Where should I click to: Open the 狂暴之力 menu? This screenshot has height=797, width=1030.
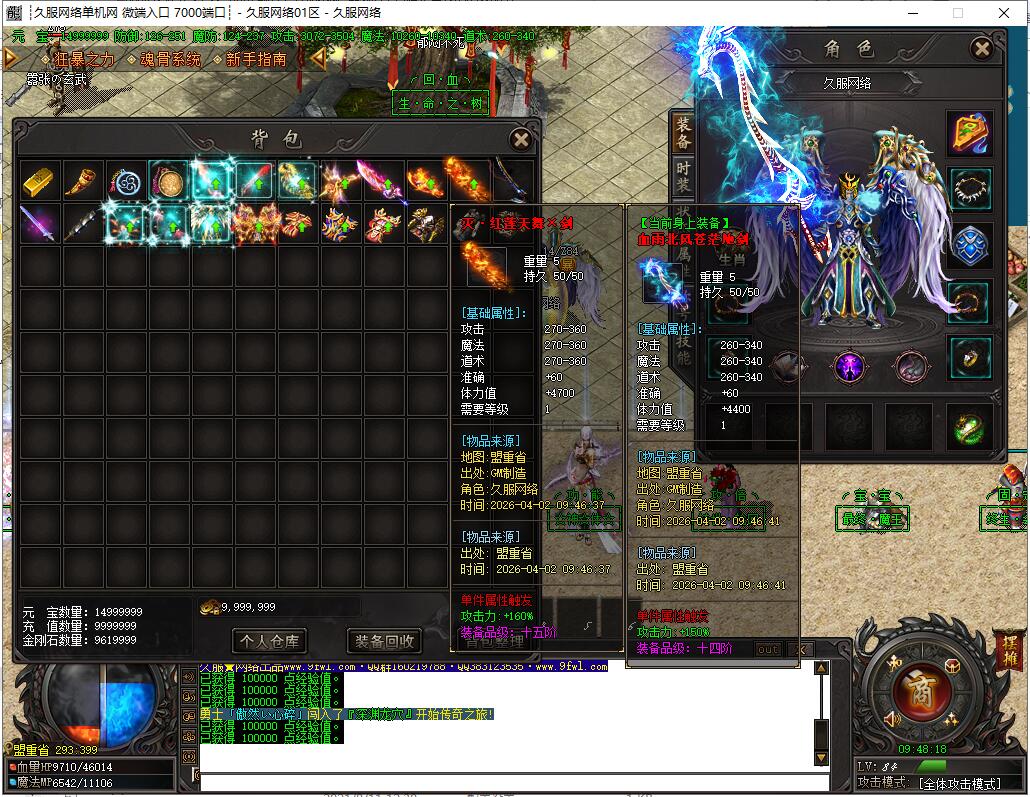pyautogui.click(x=83, y=60)
